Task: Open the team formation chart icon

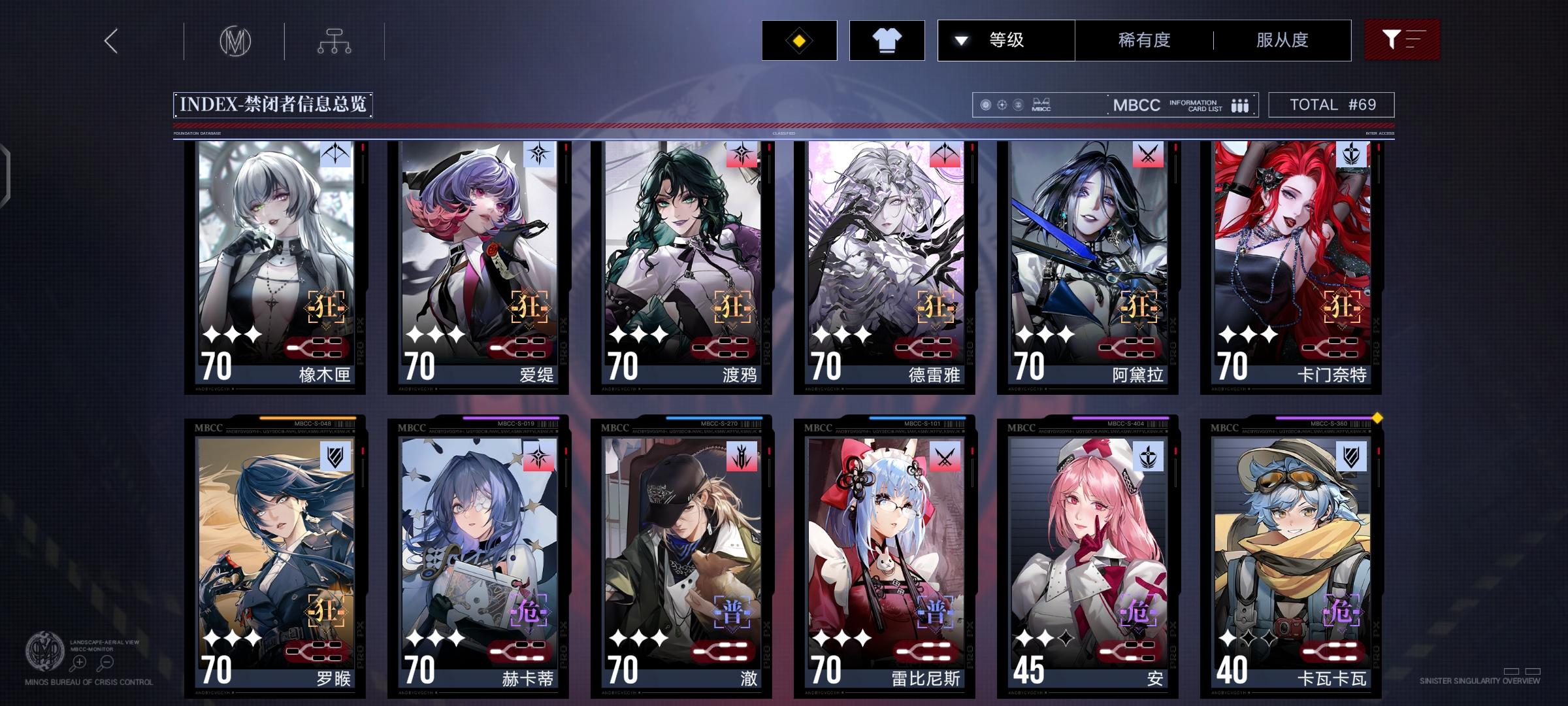Action: click(x=335, y=39)
